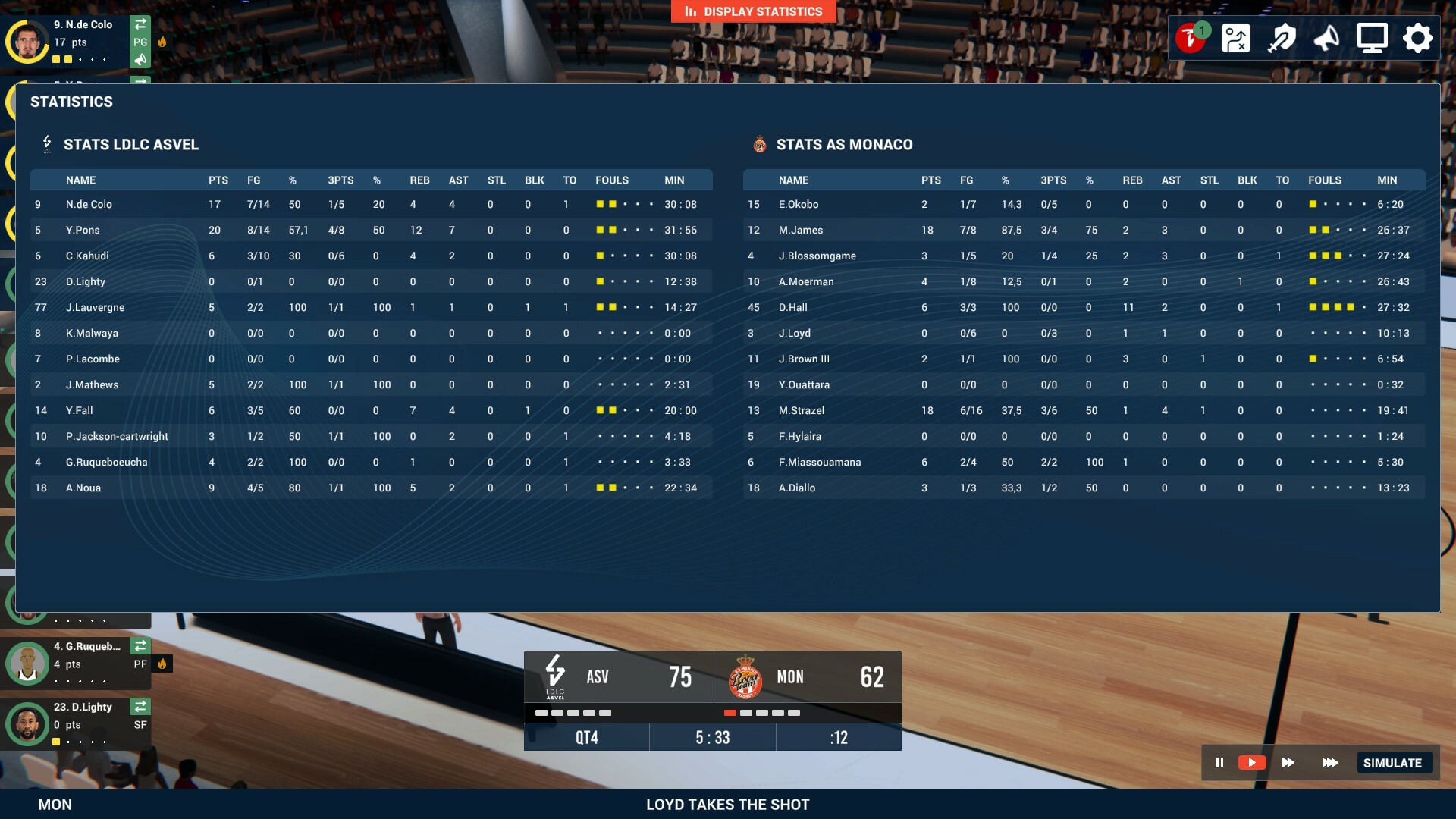Screen dimensions: 1456x819
Task: Toggle substitution arrows for N.de Colo
Action: pyautogui.click(x=140, y=24)
